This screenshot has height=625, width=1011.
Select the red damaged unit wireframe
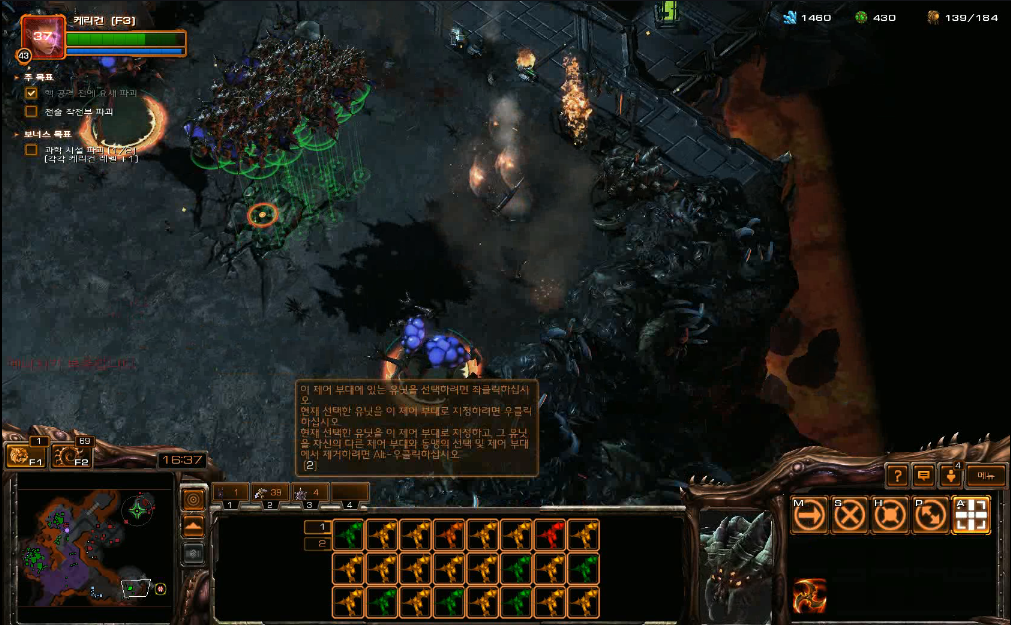(x=549, y=535)
